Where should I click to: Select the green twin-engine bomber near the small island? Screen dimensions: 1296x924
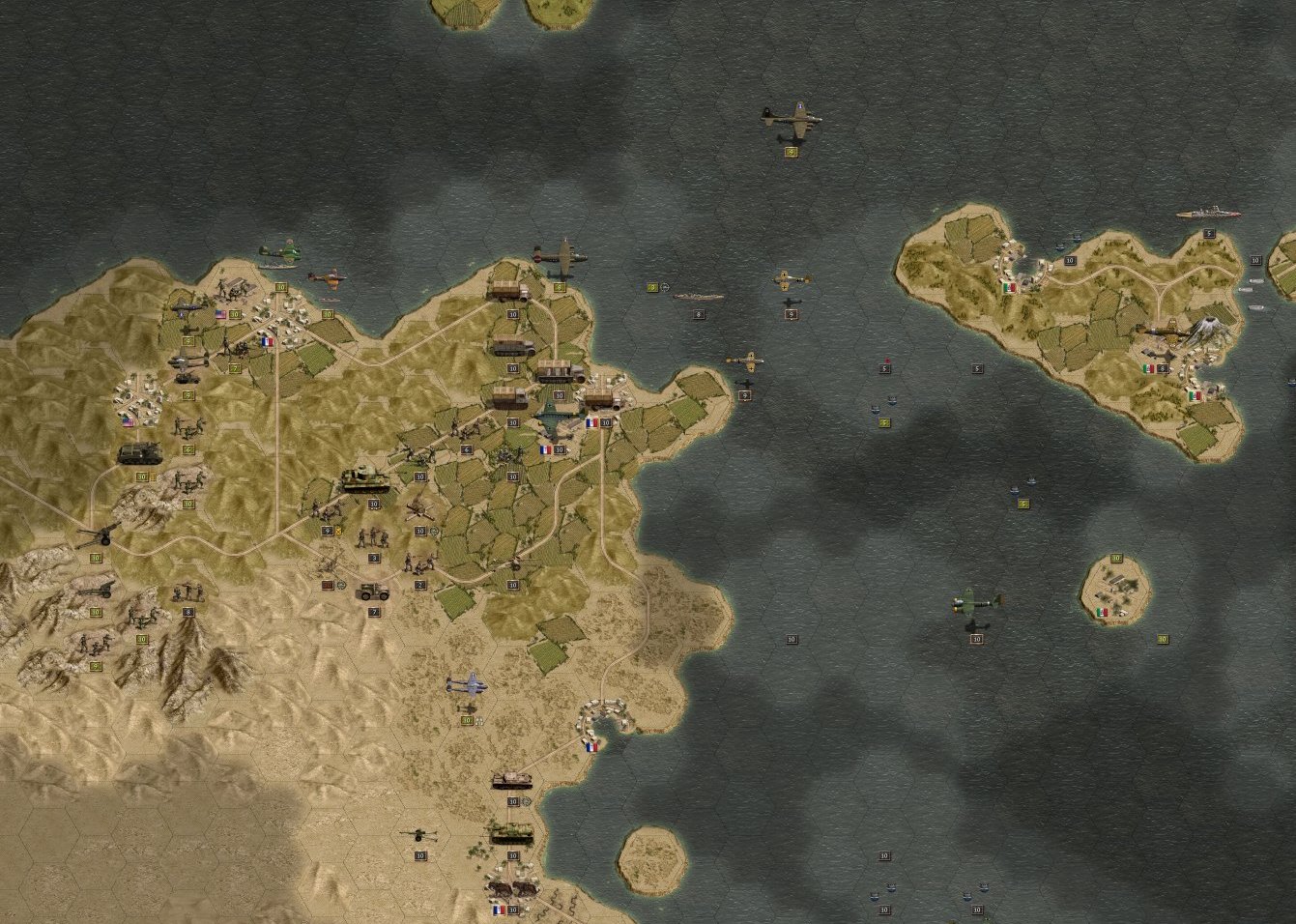point(976,604)
